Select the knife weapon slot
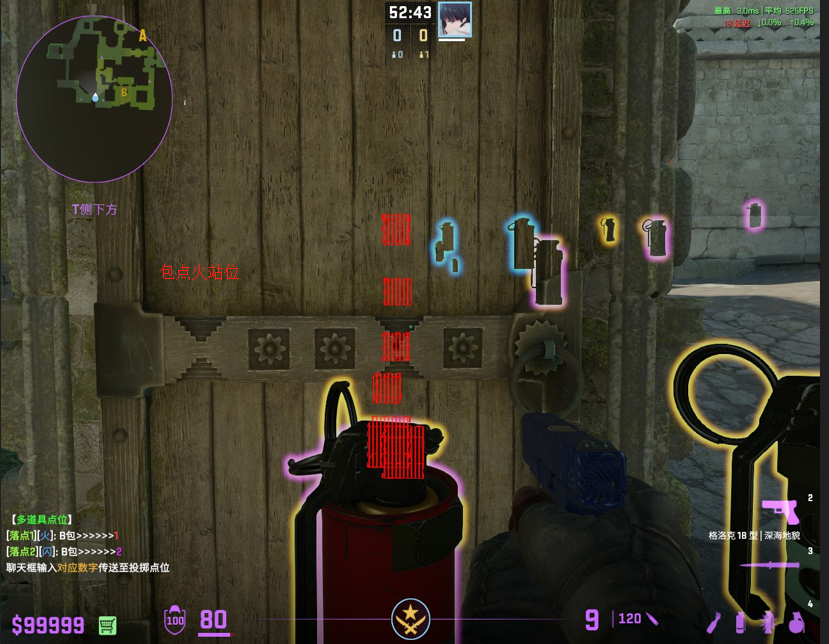The image size is (829, 644). click(x=770, y=565)
